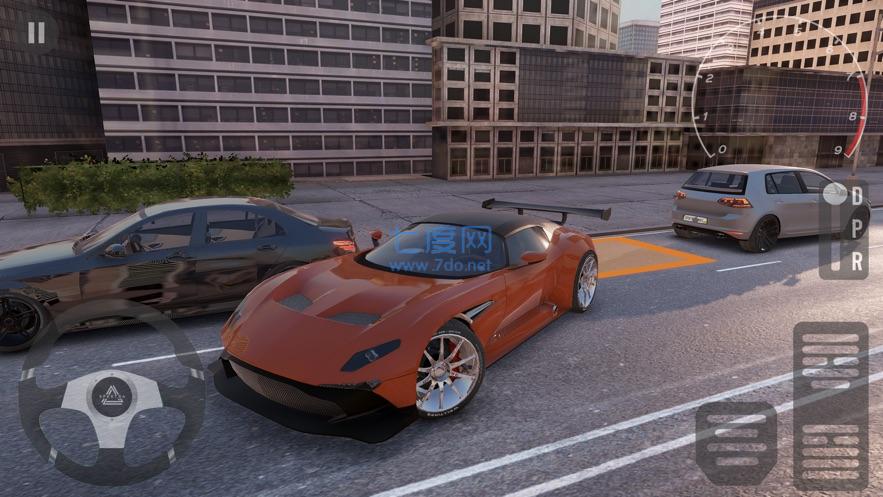Set the gear selector to P
This screenshot has width=883, height=497.
857,230
